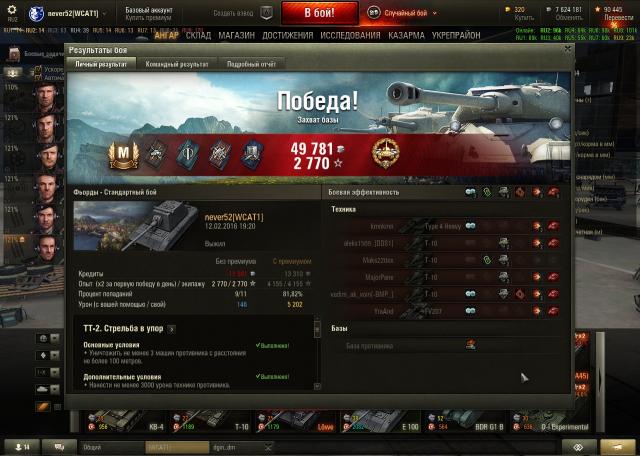Go to the СКЛАД depot menu
Viewport: 640px width, 456px height.
[x=198, y=34]
